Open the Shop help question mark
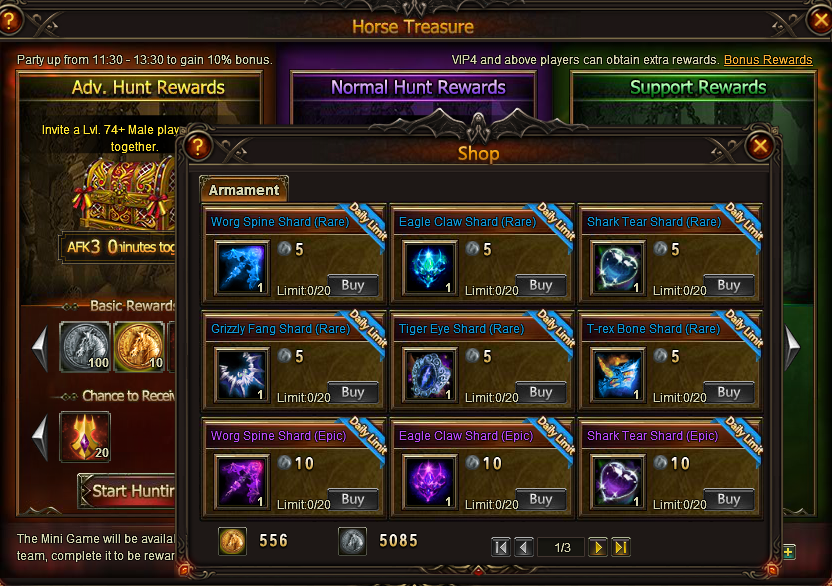 tap(198, 147)
